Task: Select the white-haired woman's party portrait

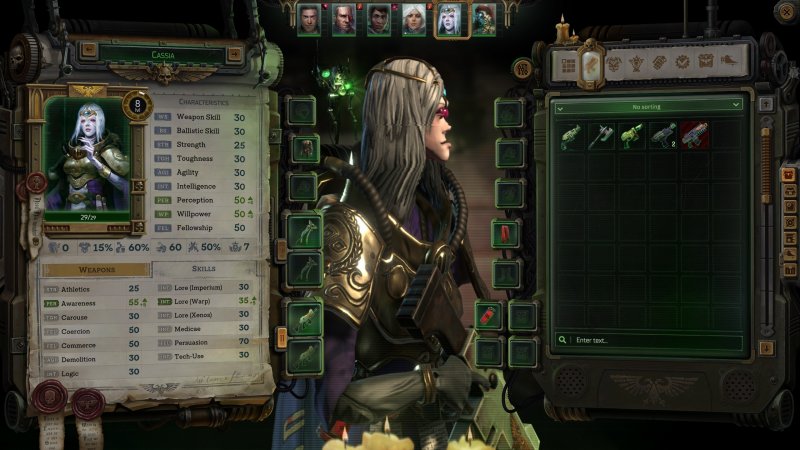Action: click(x=413, y=19)
